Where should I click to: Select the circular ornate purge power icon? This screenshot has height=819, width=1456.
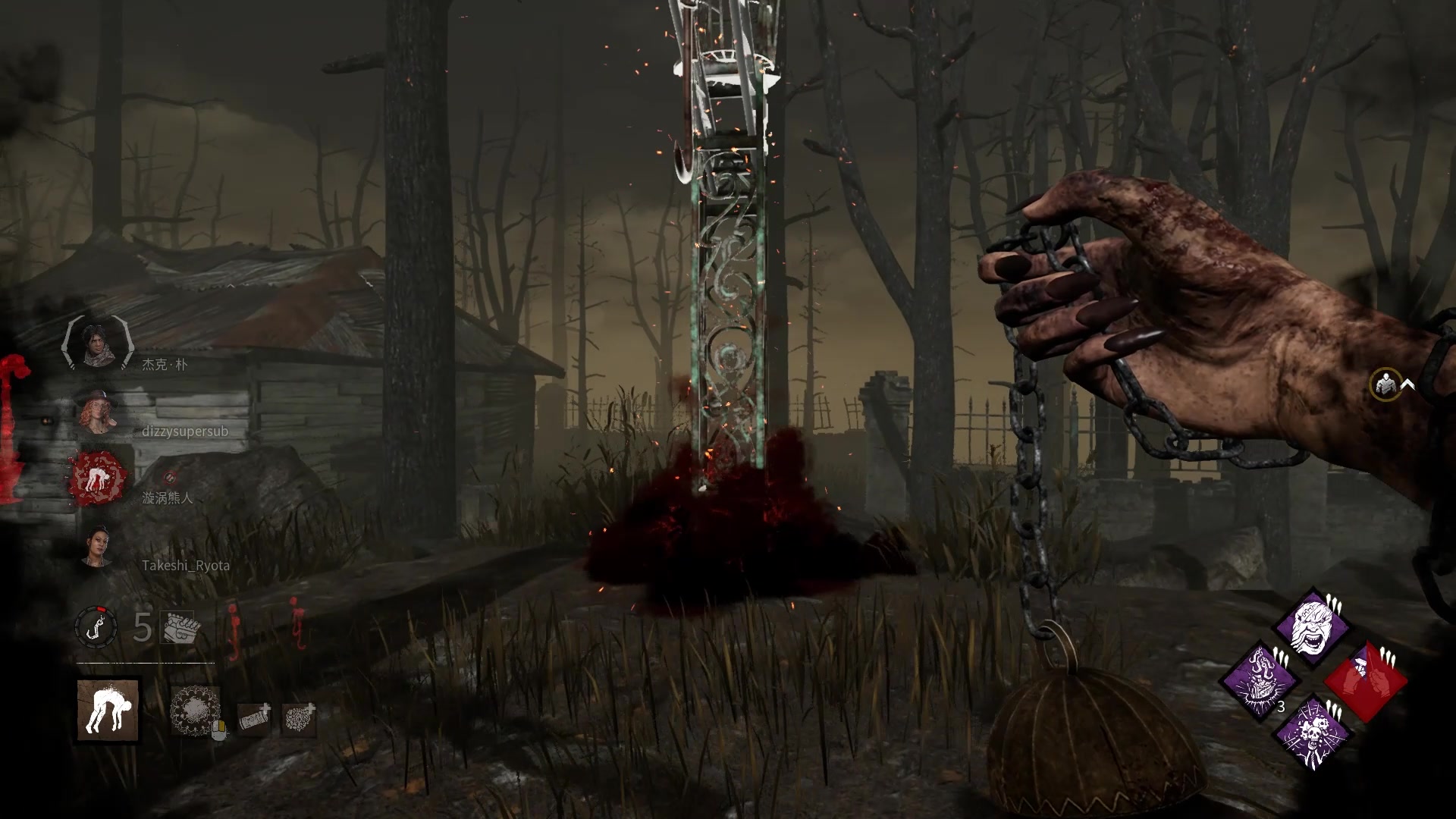point(195,711)
